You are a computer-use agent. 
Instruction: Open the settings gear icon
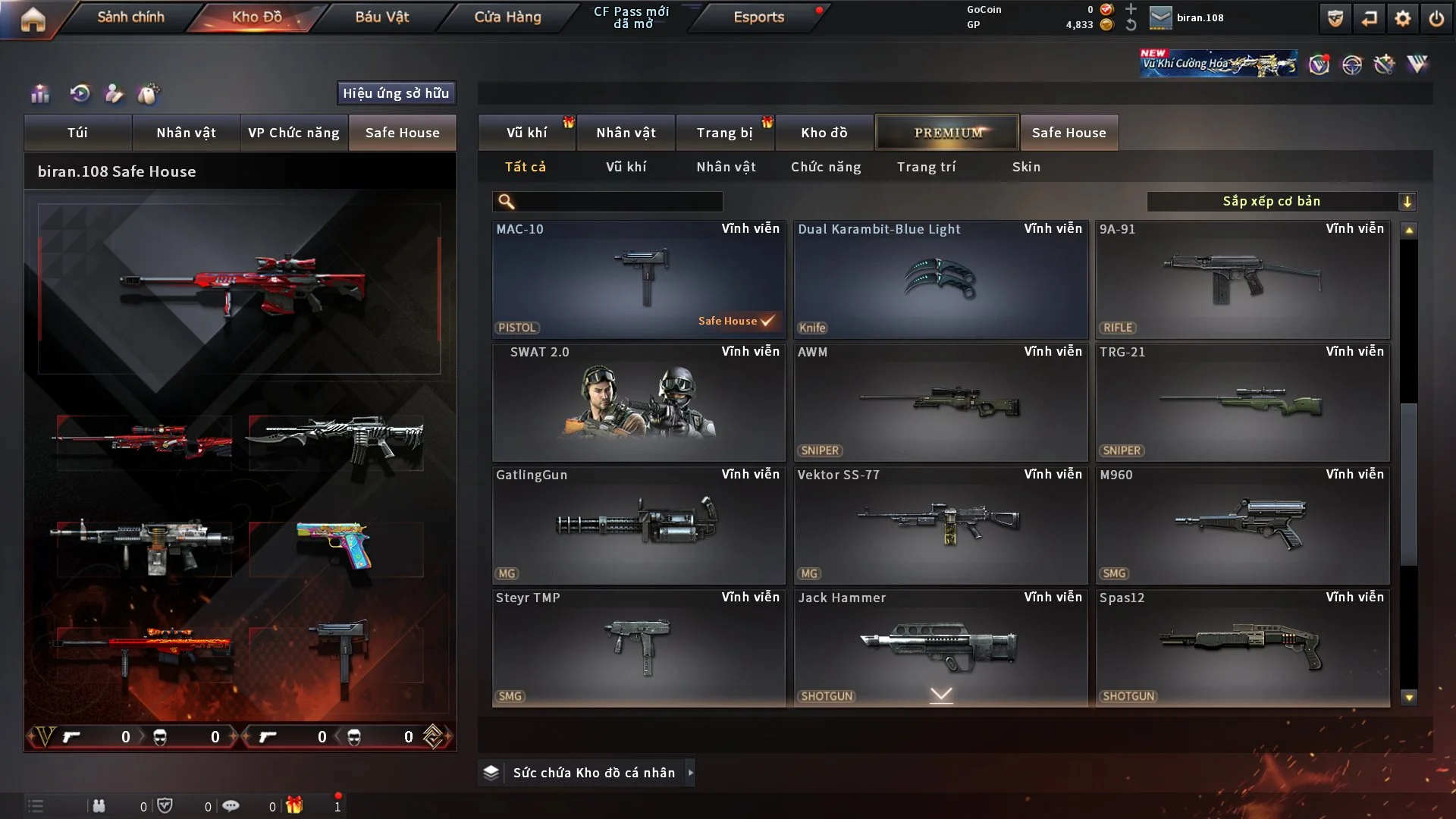tap(1402, 18)
